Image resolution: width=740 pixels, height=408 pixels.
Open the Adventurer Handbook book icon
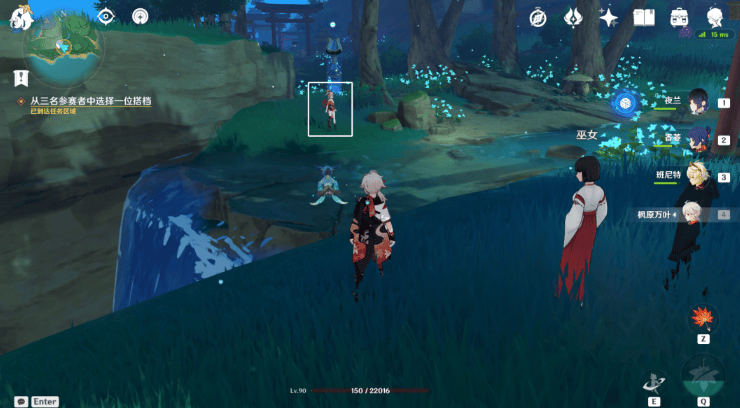point(644,17)
